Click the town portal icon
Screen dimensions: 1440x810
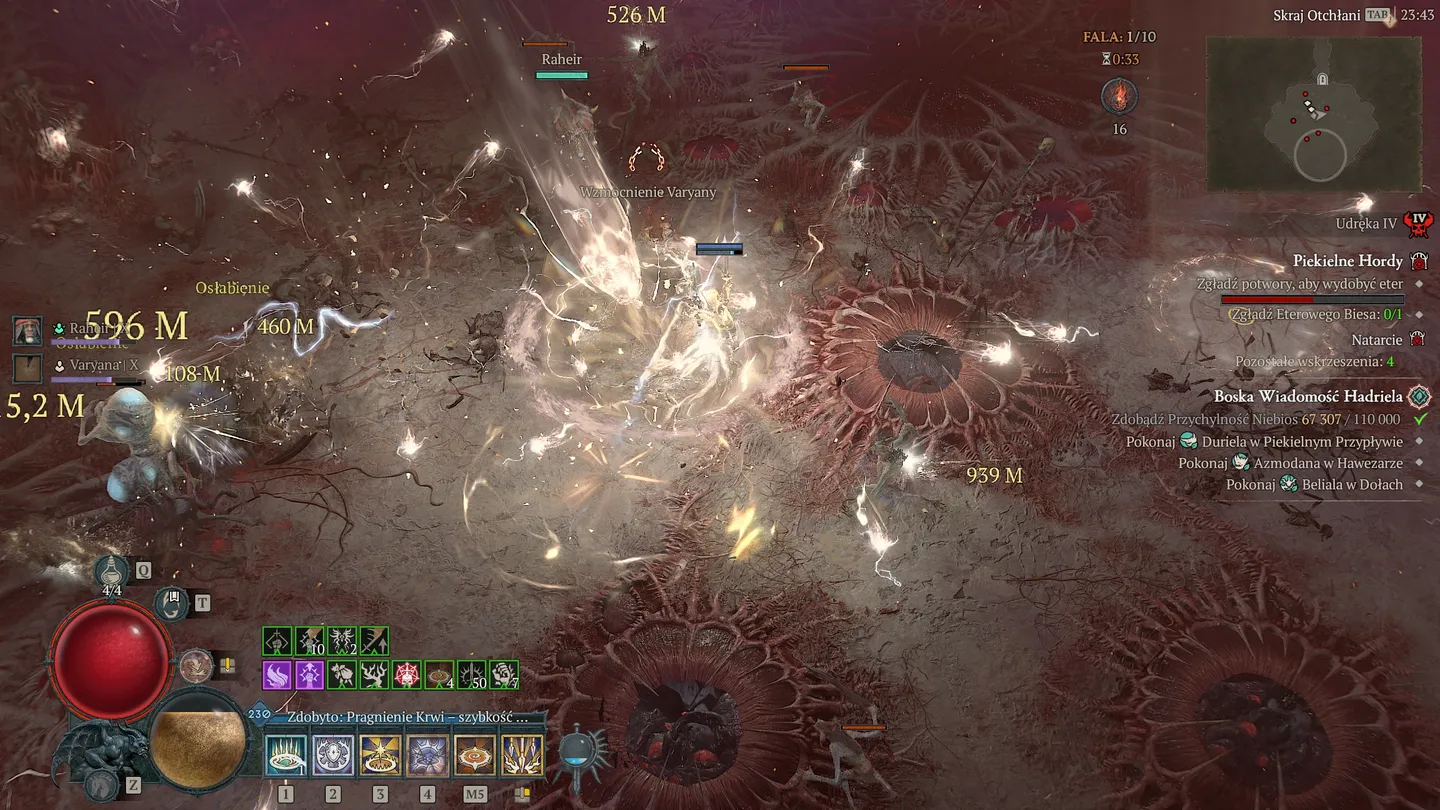[x=172, y=603]
